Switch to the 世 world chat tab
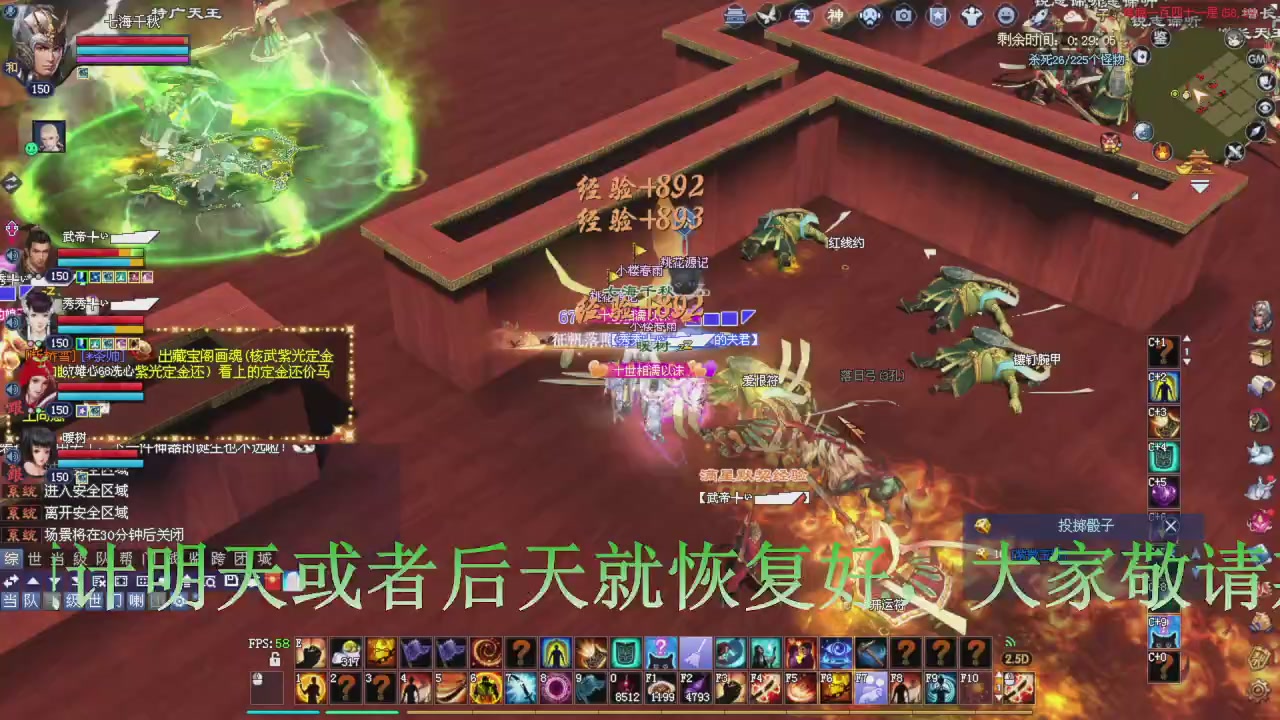 click(33, 559)
